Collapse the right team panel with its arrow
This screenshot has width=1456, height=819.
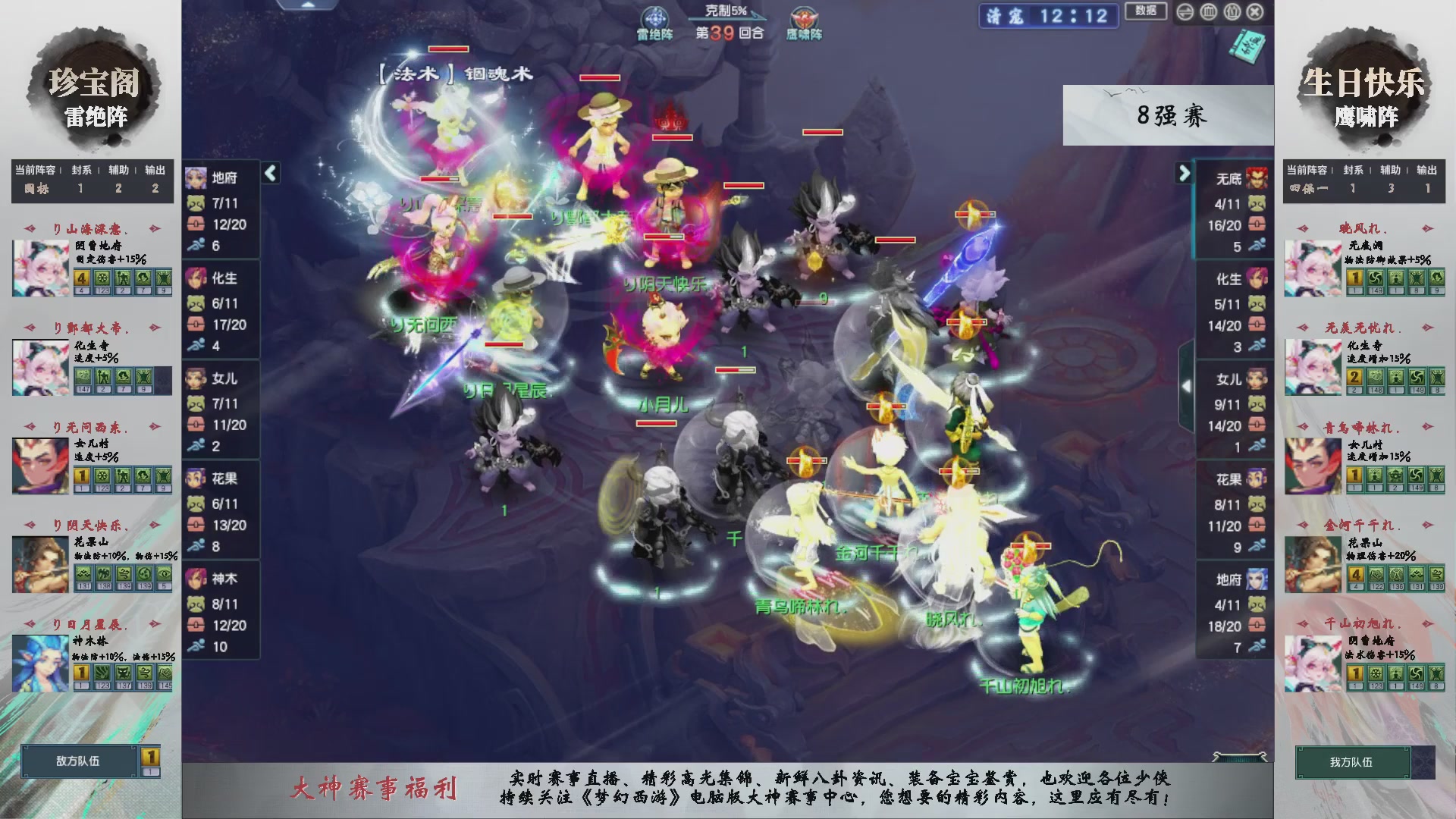point(1183,173)
